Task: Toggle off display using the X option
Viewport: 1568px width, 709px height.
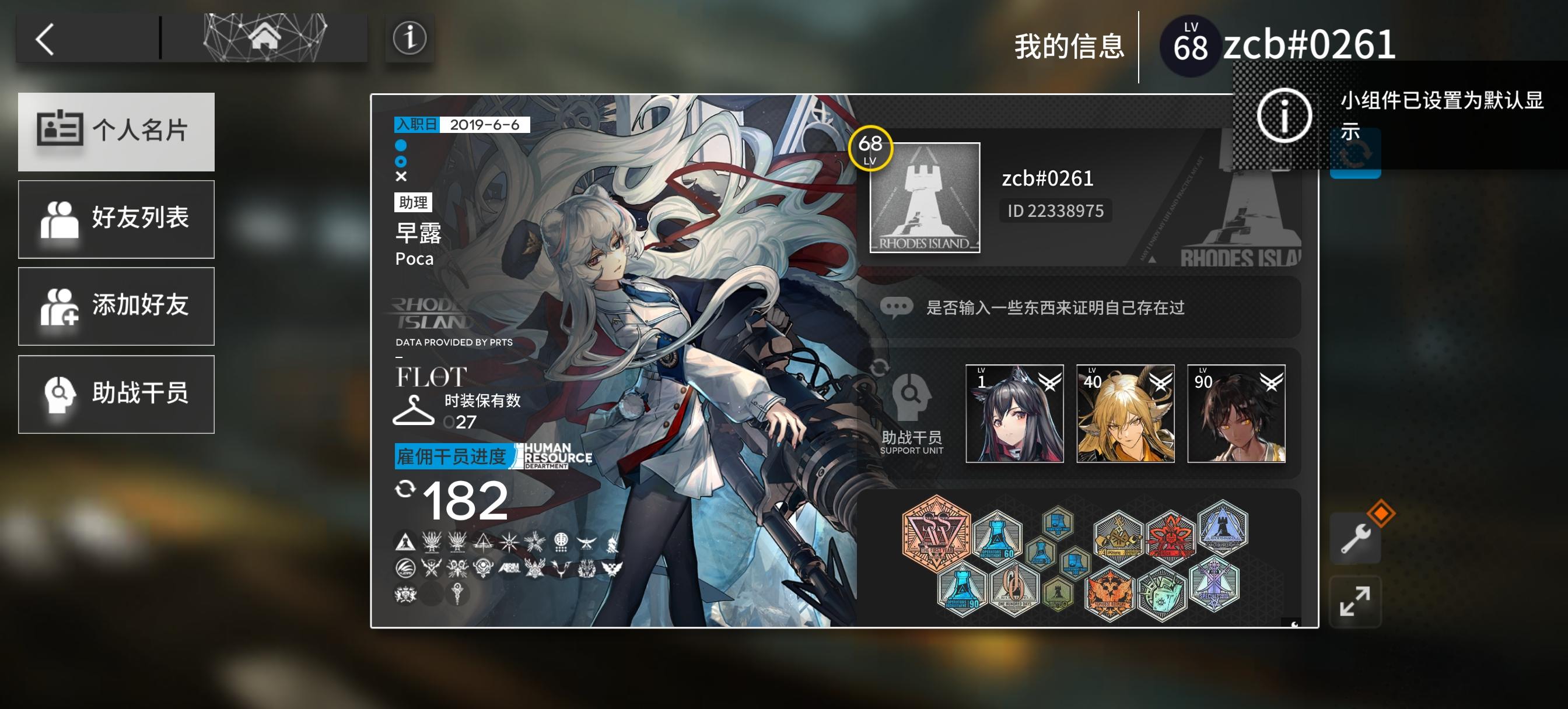Action: click(x=401, y=178)
